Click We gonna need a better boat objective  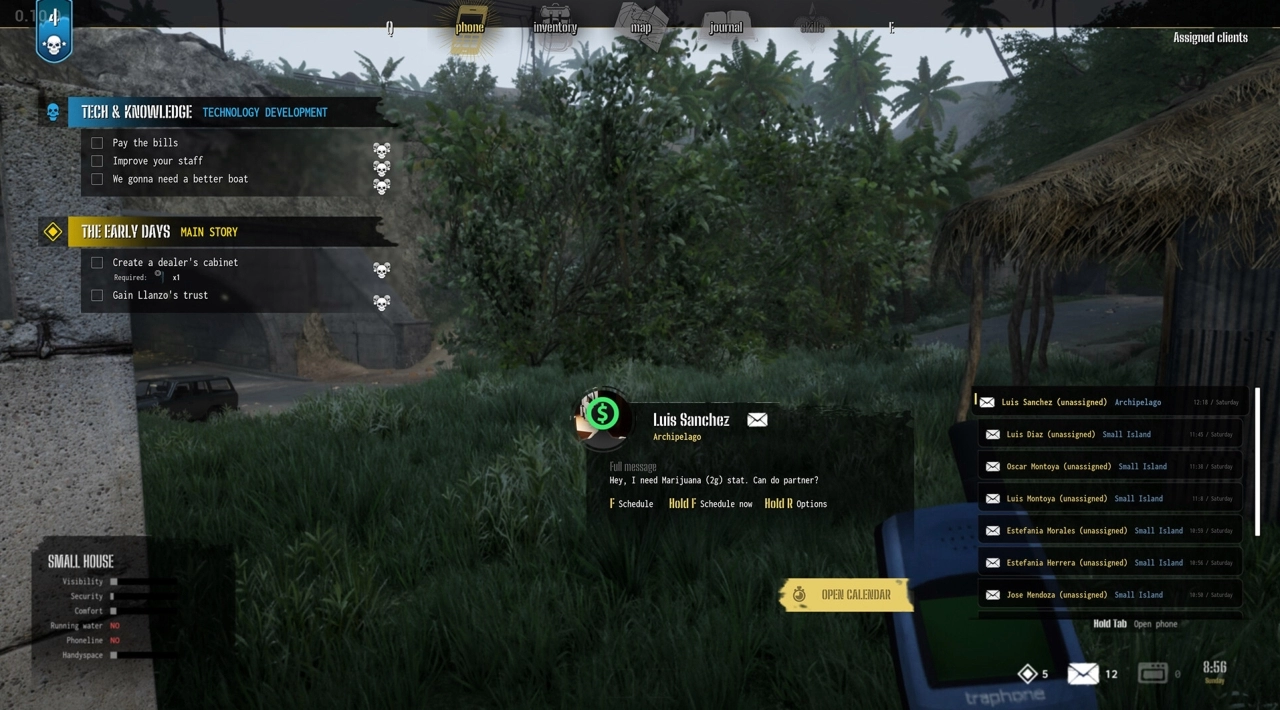pyautogui.click(x=180, y=179)
